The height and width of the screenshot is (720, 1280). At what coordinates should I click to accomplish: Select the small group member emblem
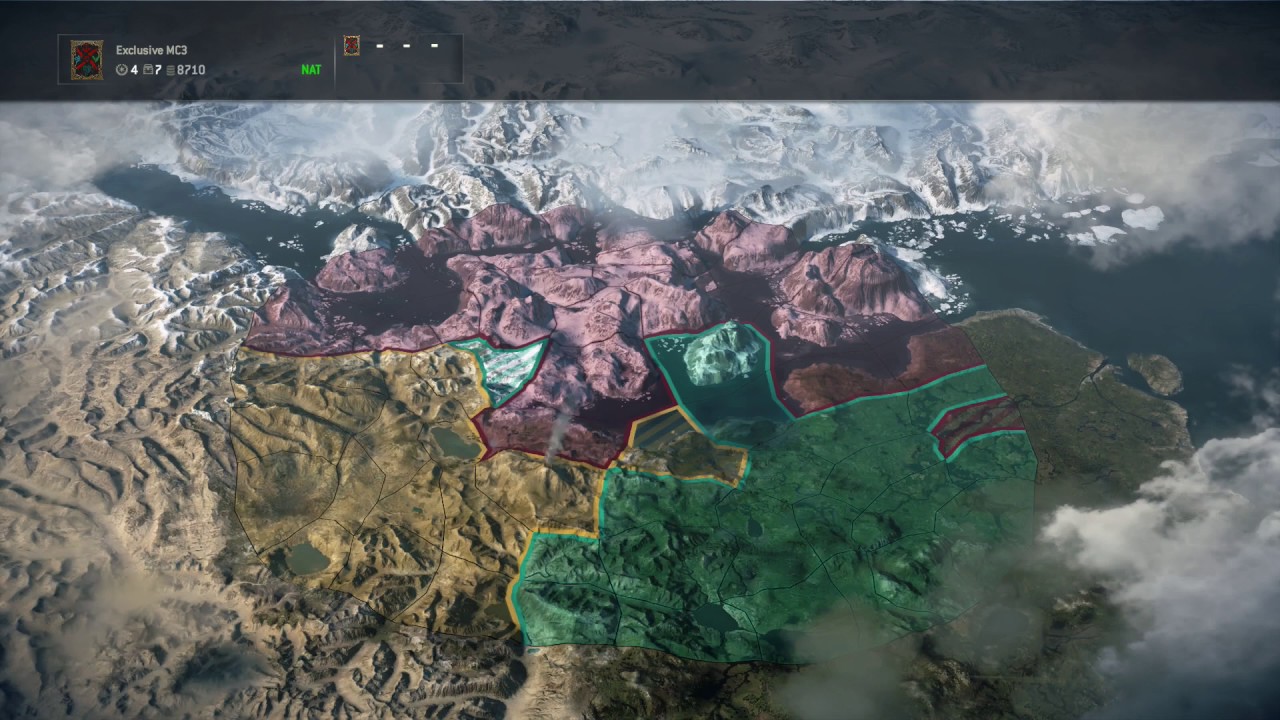(351, 45)
